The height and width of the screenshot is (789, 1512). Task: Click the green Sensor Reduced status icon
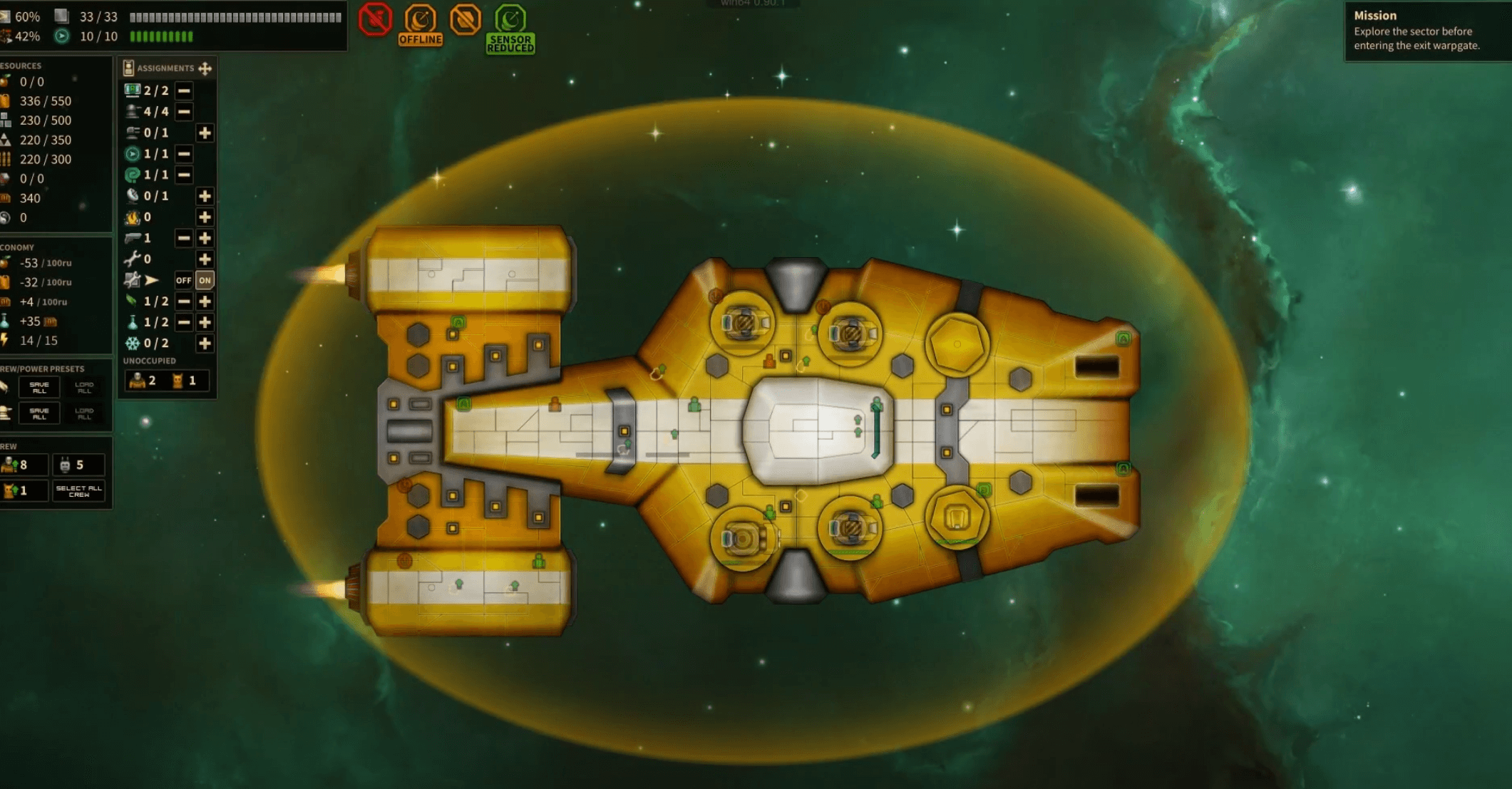(x=510, y=27)
